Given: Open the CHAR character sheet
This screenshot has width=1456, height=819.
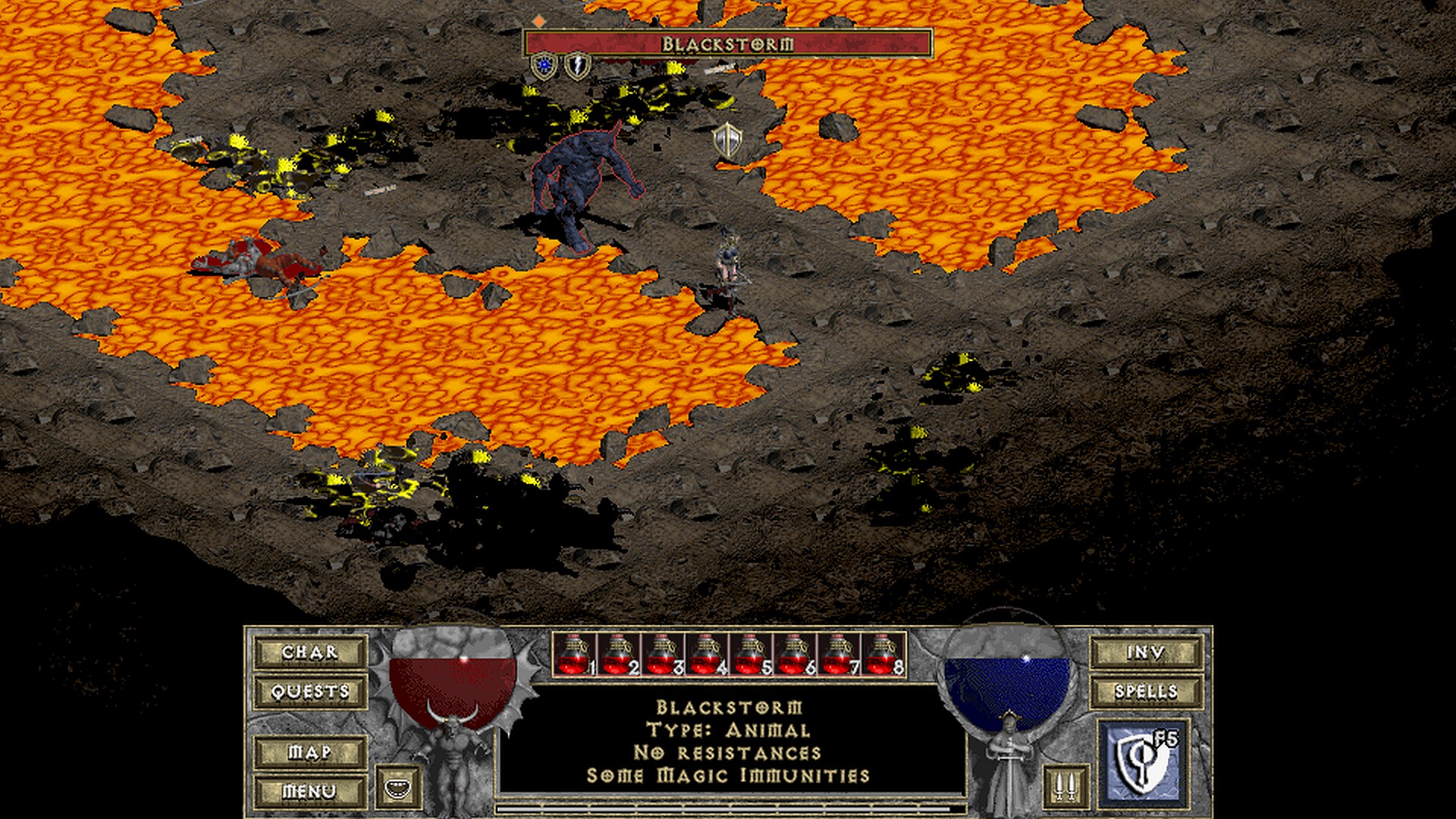Looking at the screenshot, I should [x=309, y=652].
